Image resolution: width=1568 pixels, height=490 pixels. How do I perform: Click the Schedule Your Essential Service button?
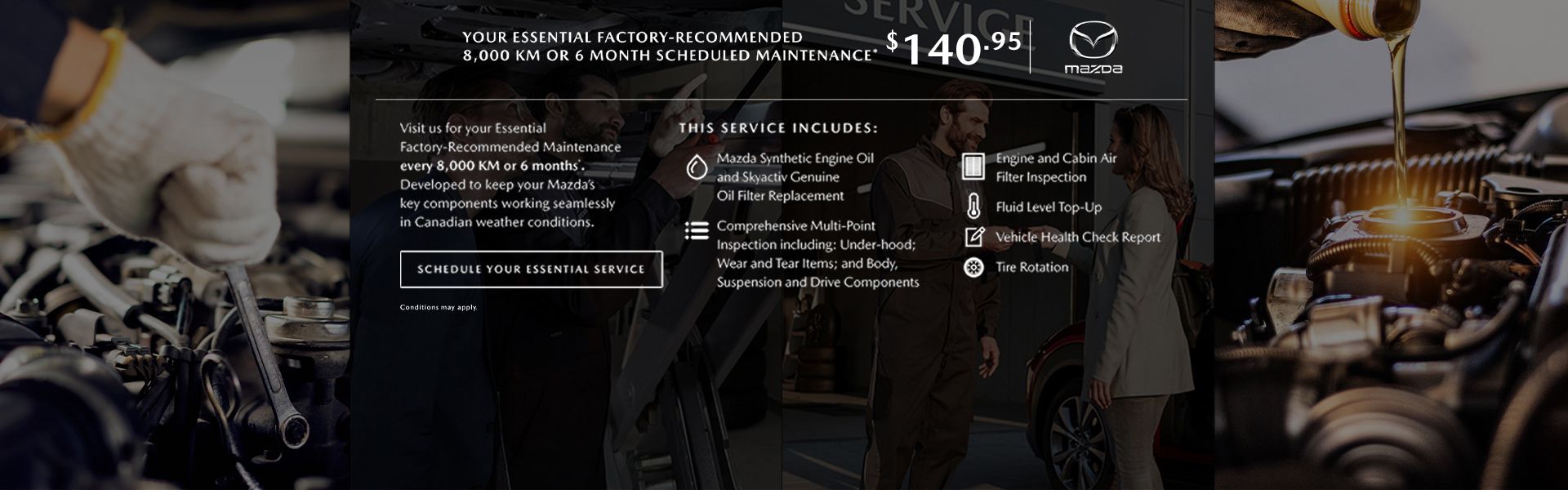point(531,269)
